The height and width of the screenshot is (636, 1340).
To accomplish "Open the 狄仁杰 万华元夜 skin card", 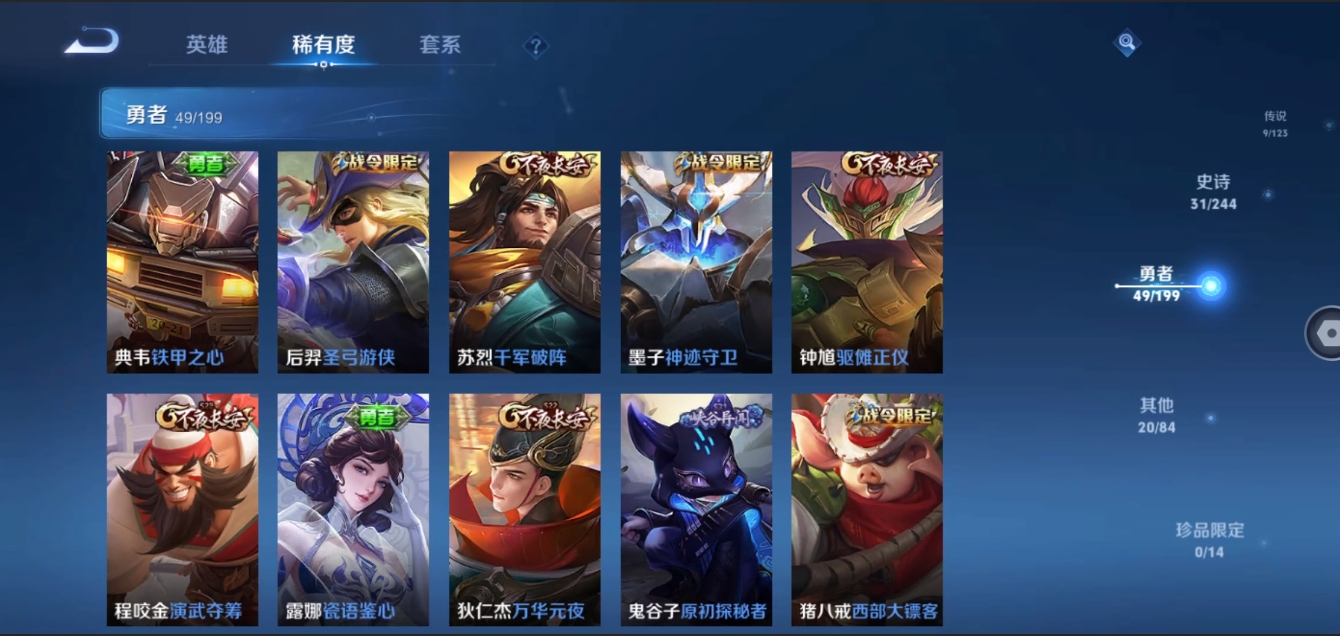I will (525, 510).
